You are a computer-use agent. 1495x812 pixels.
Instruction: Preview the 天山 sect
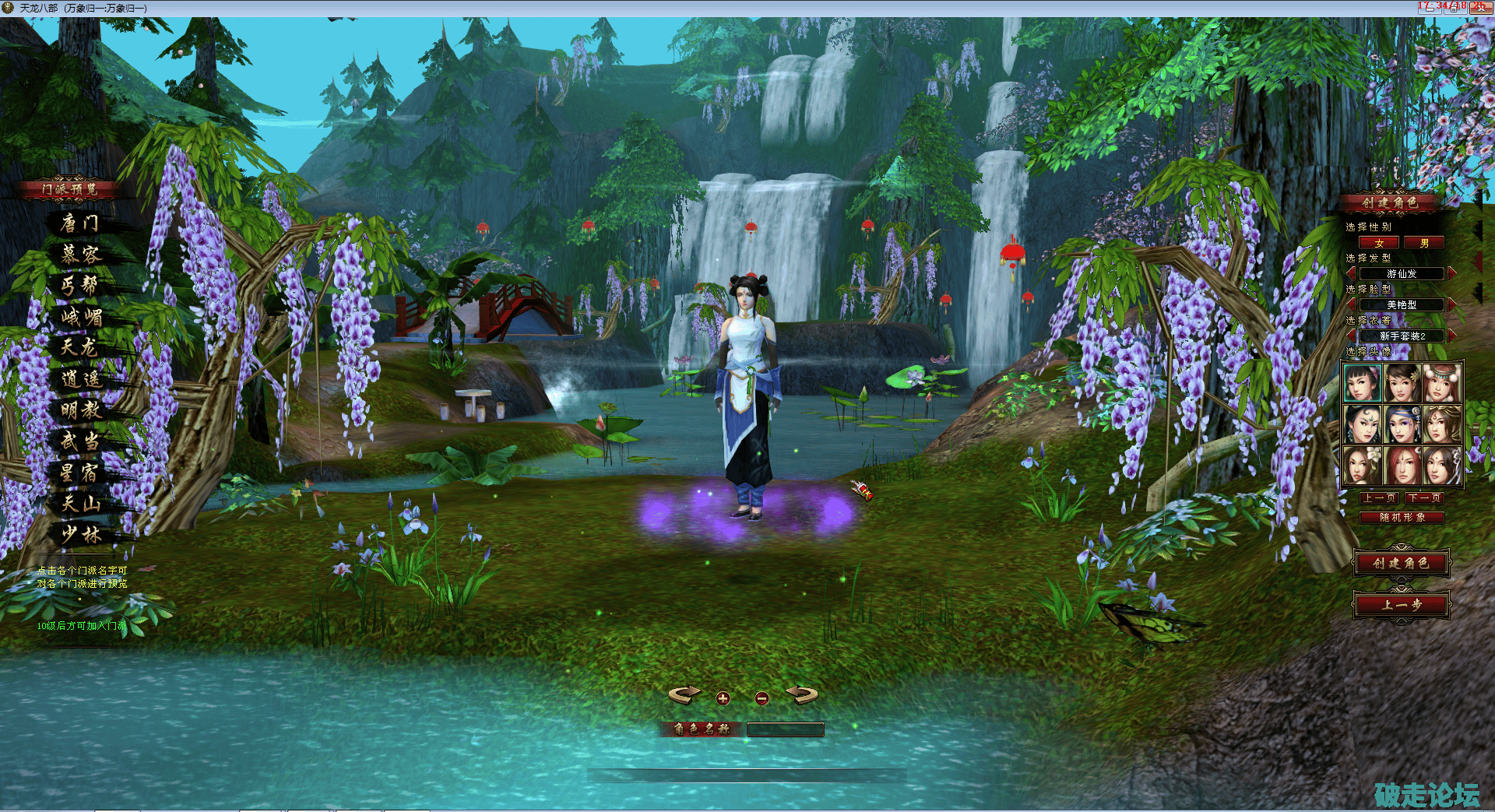coord(82,504)
